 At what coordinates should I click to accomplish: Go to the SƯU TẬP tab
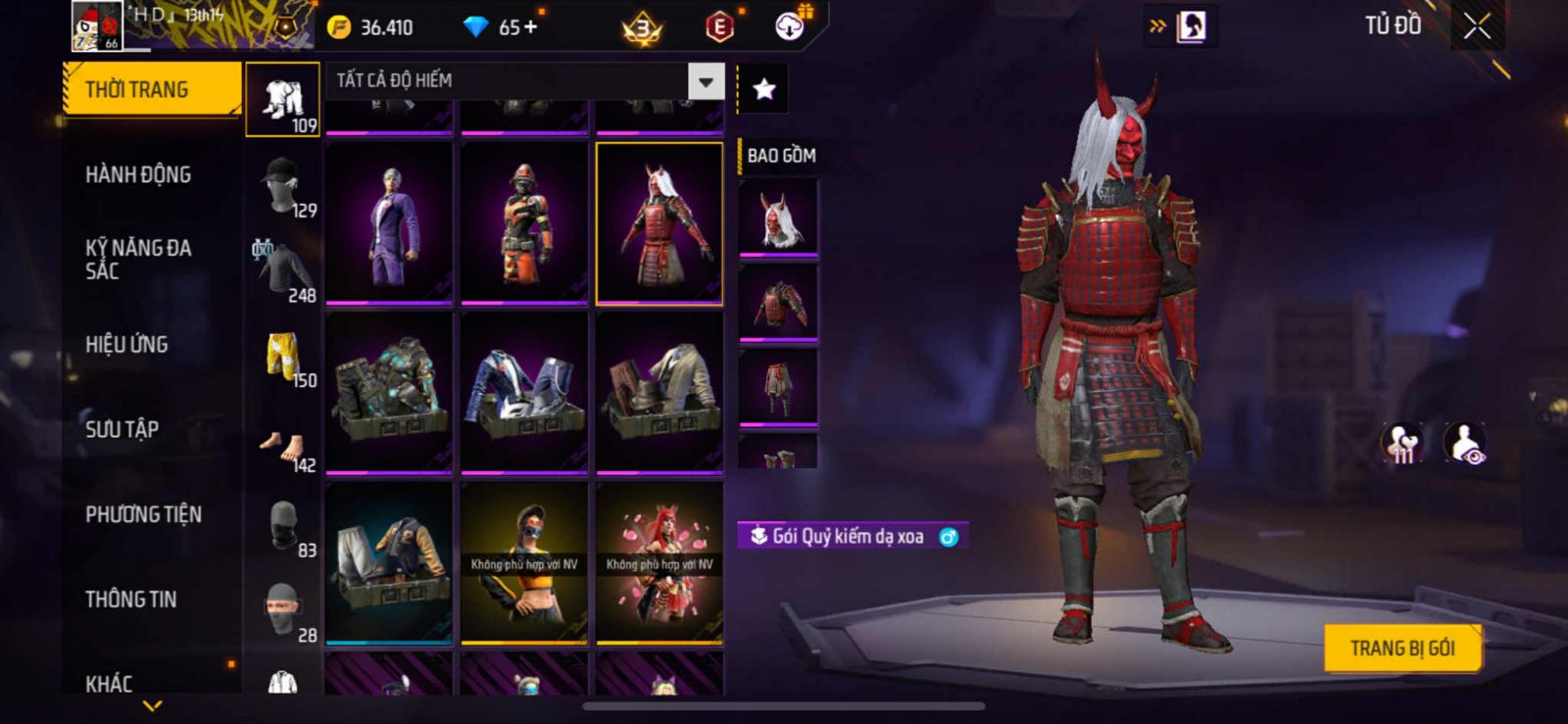122,429
